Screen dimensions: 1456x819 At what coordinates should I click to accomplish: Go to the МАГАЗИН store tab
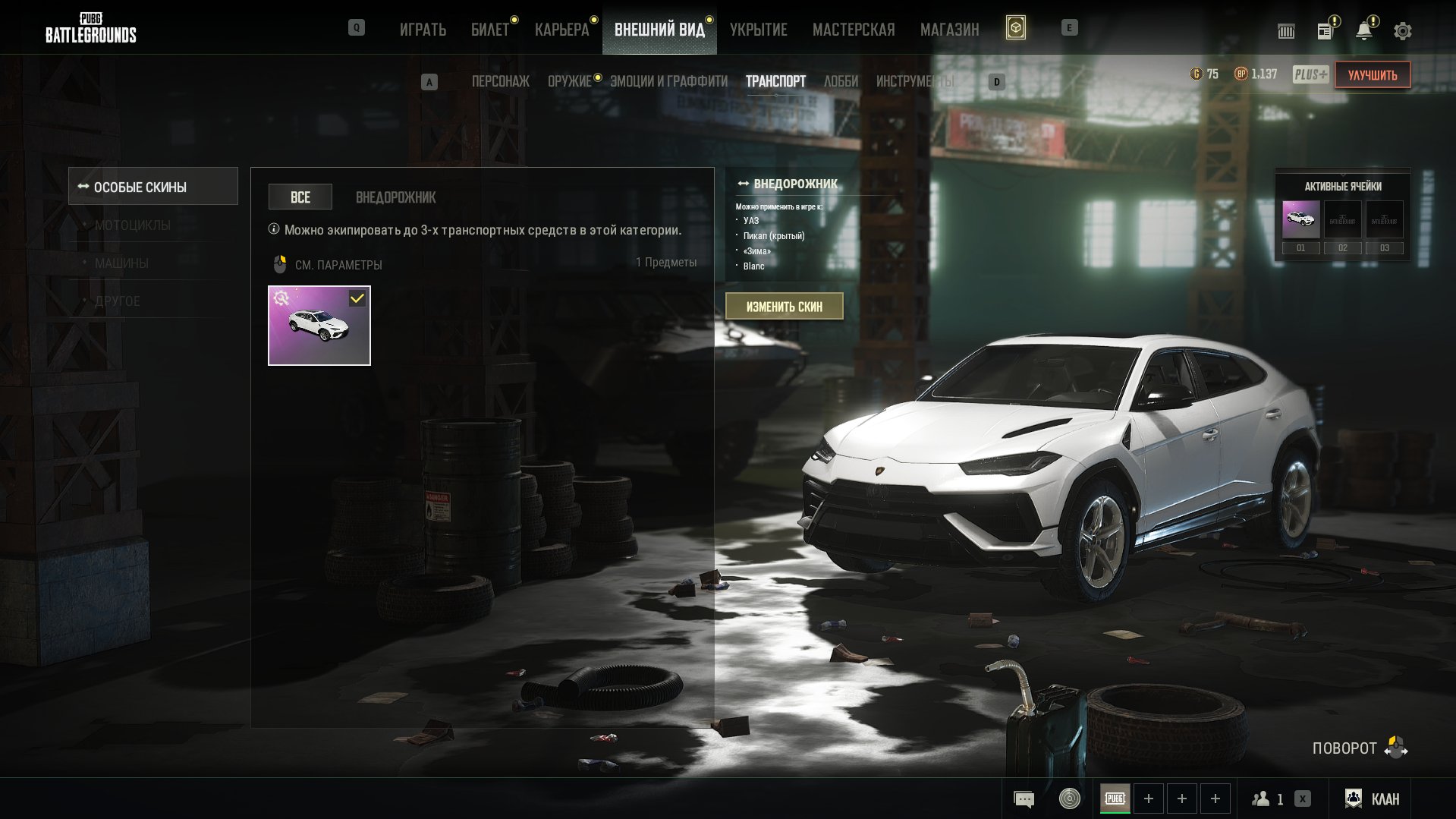click(949, 30)
